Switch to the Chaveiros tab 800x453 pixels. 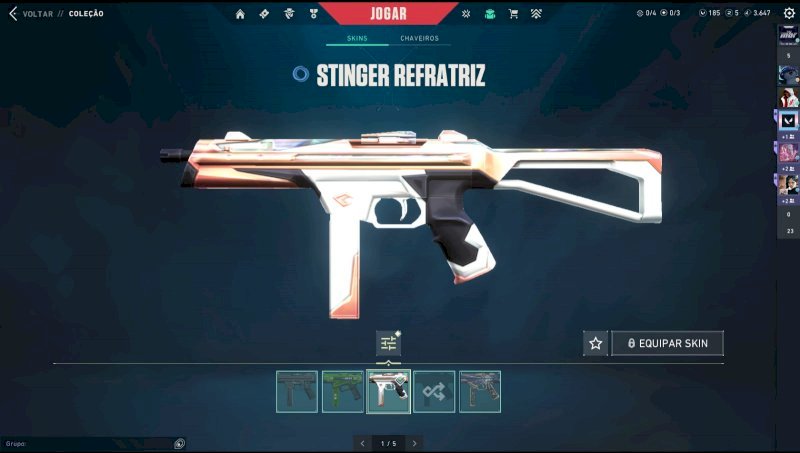(x=419, y=39)
